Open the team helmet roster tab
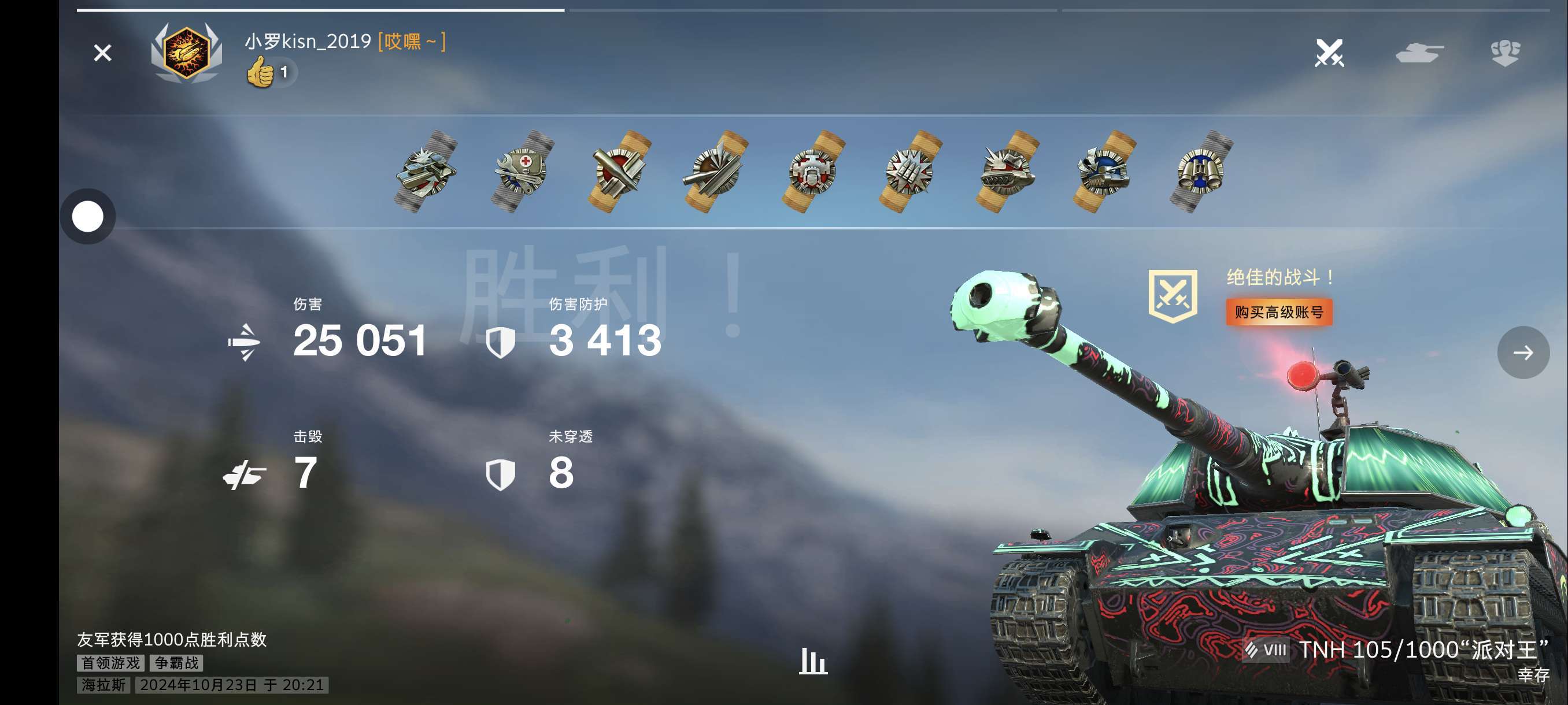The width and height of the screenshot is (1568, 705). pos(1505,53)
